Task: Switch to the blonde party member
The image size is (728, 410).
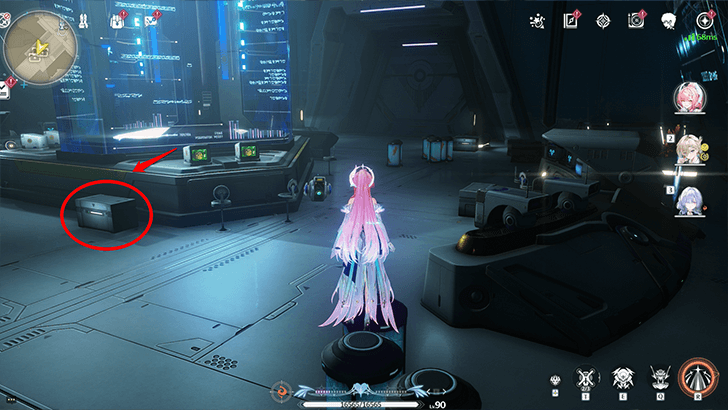Action: 689,150
